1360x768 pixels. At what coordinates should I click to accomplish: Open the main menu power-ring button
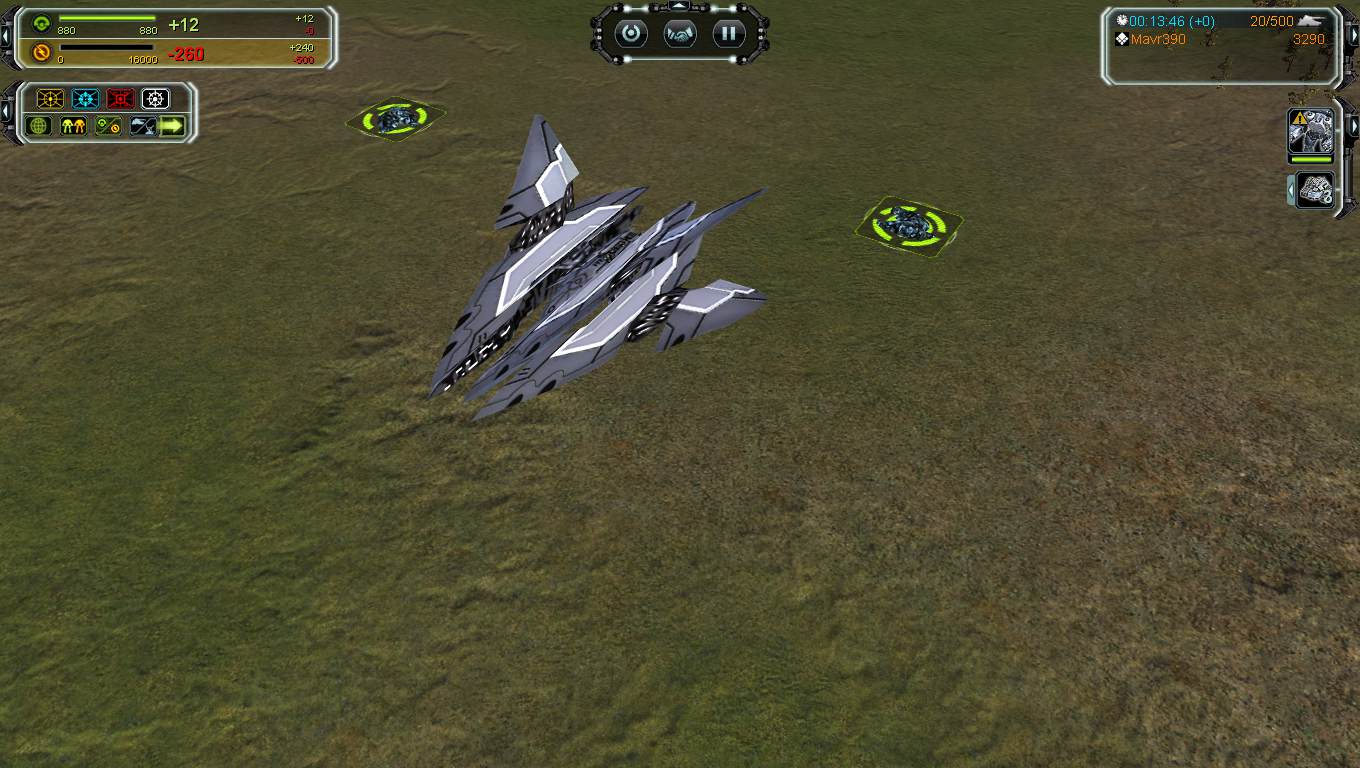pyautogui.click(x=631, y=34)
